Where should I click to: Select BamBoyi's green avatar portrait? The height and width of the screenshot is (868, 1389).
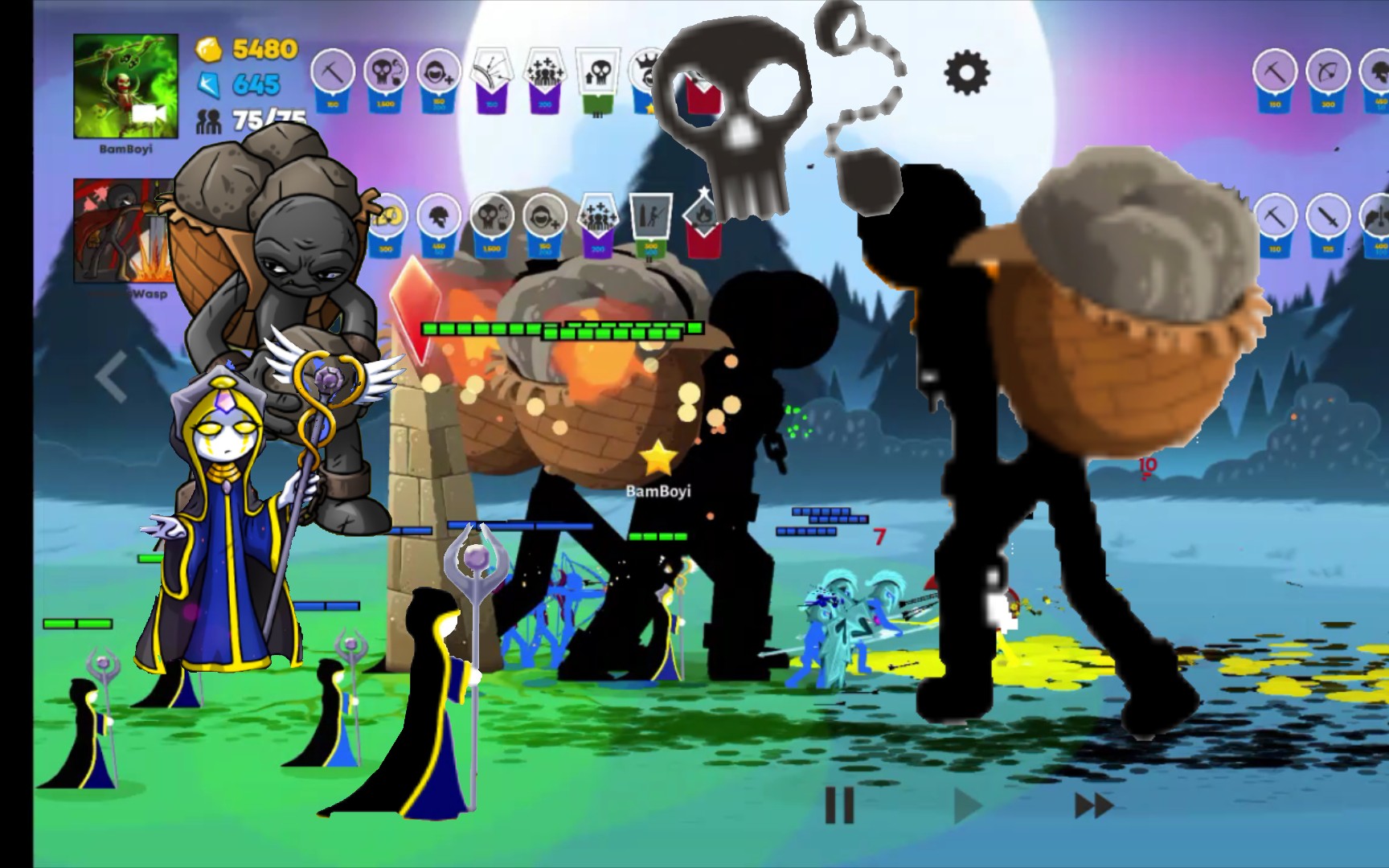pyautogui.click(x=125, y=86)
